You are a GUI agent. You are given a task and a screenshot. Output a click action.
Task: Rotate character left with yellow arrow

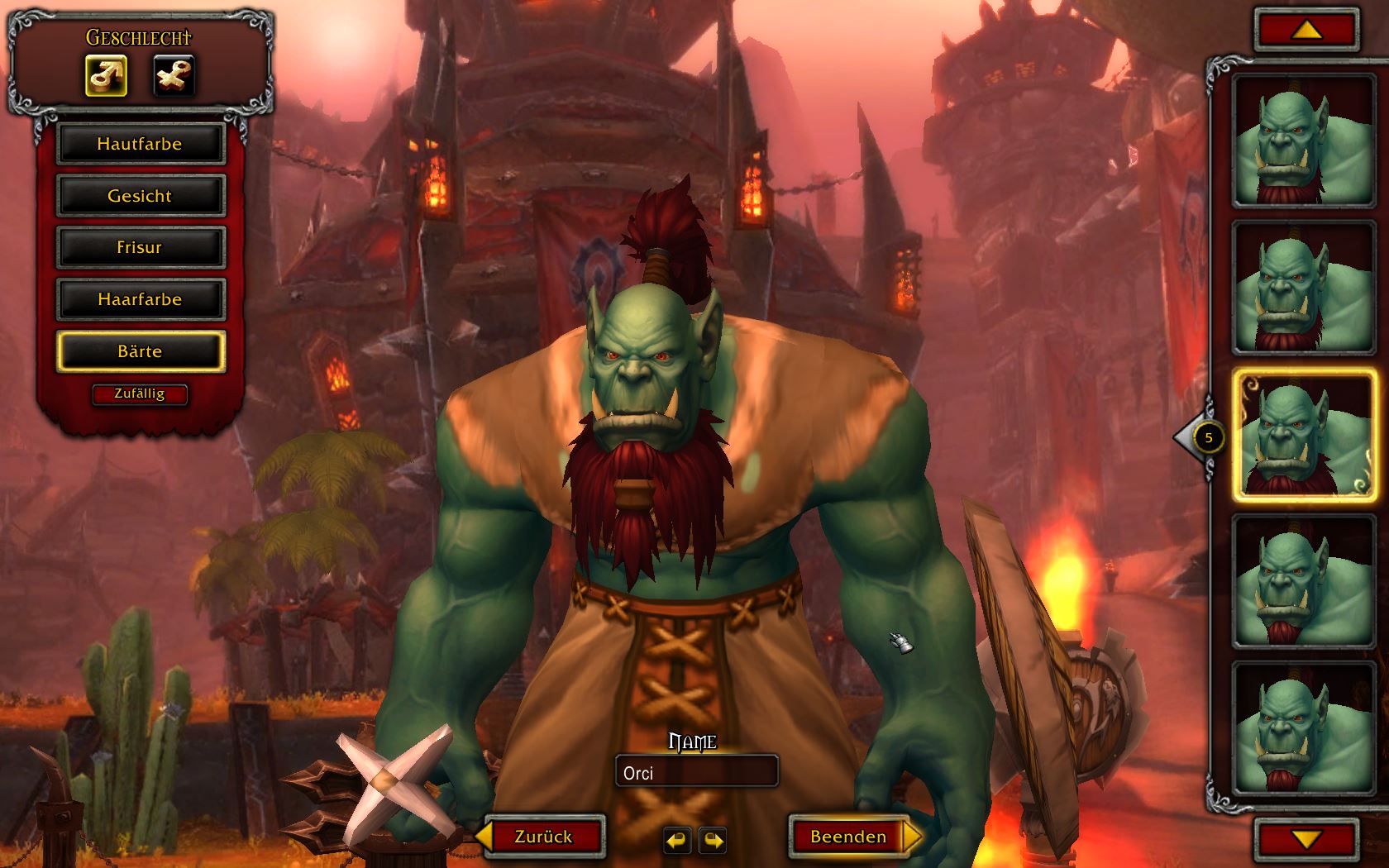point(676,841)
